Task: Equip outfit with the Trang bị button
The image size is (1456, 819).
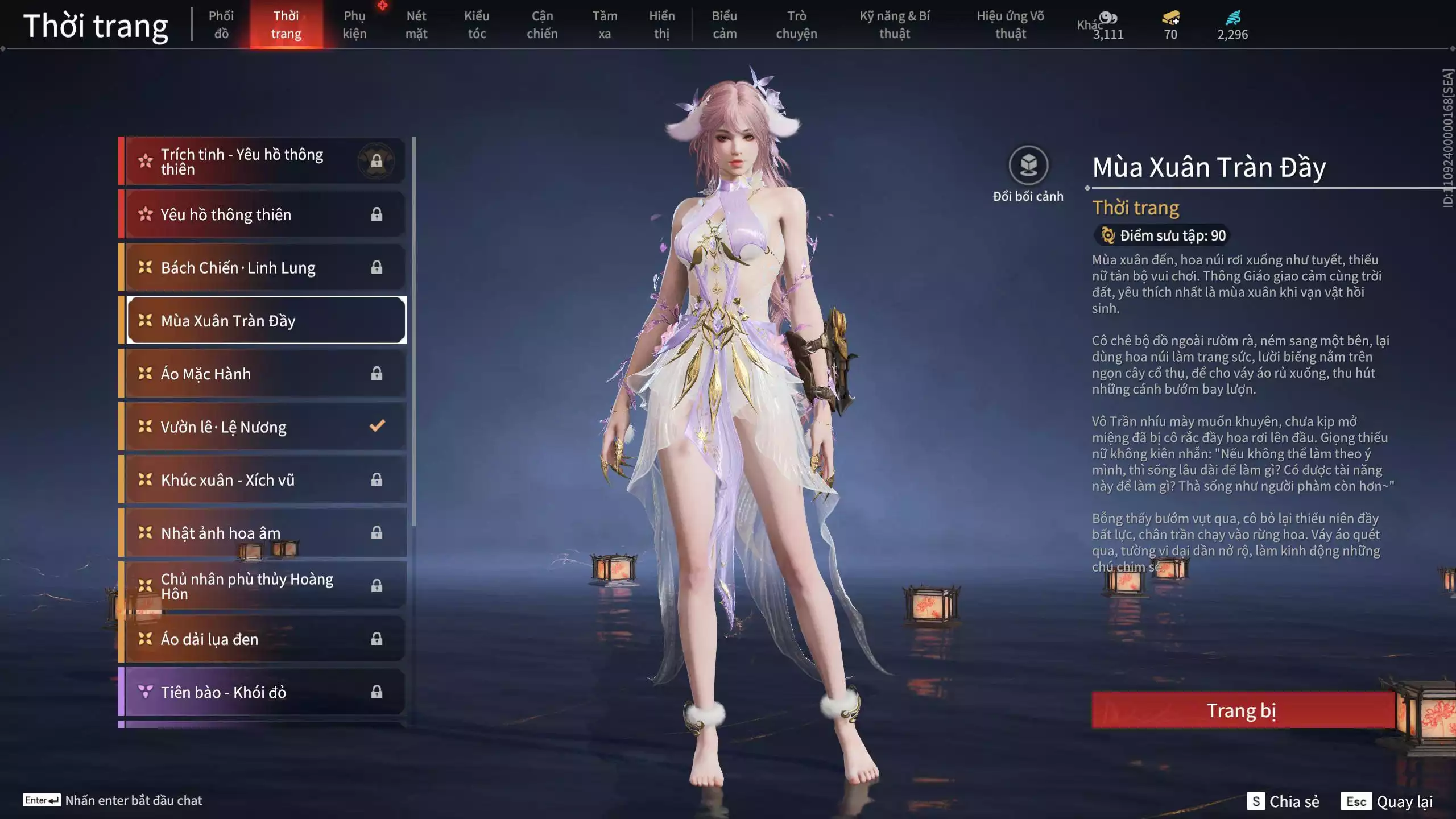Action: 1242,710
